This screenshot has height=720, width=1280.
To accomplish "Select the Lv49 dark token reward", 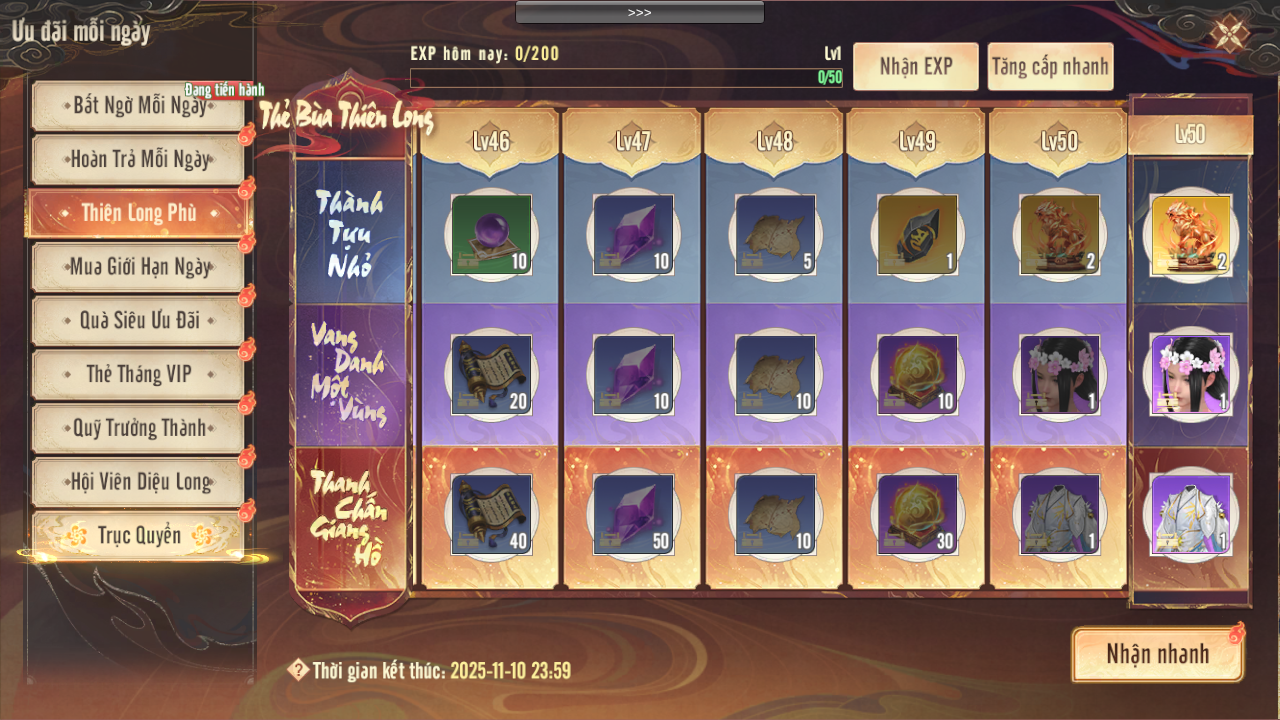I will click(x=917, y=235).
